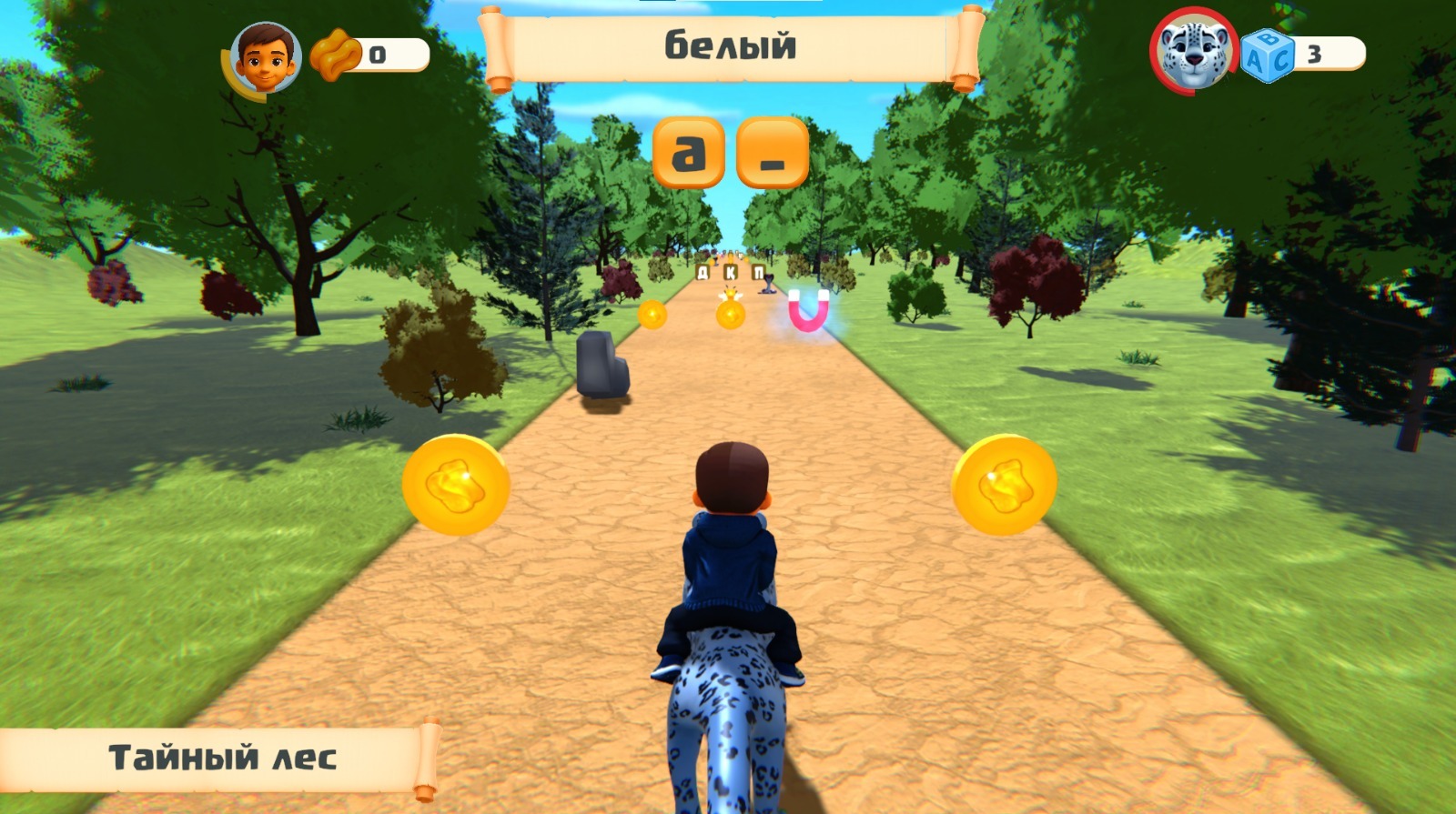The image size is (1456, 814).
Task: Click the boy player avatar portrait
Action: point(265,58)
